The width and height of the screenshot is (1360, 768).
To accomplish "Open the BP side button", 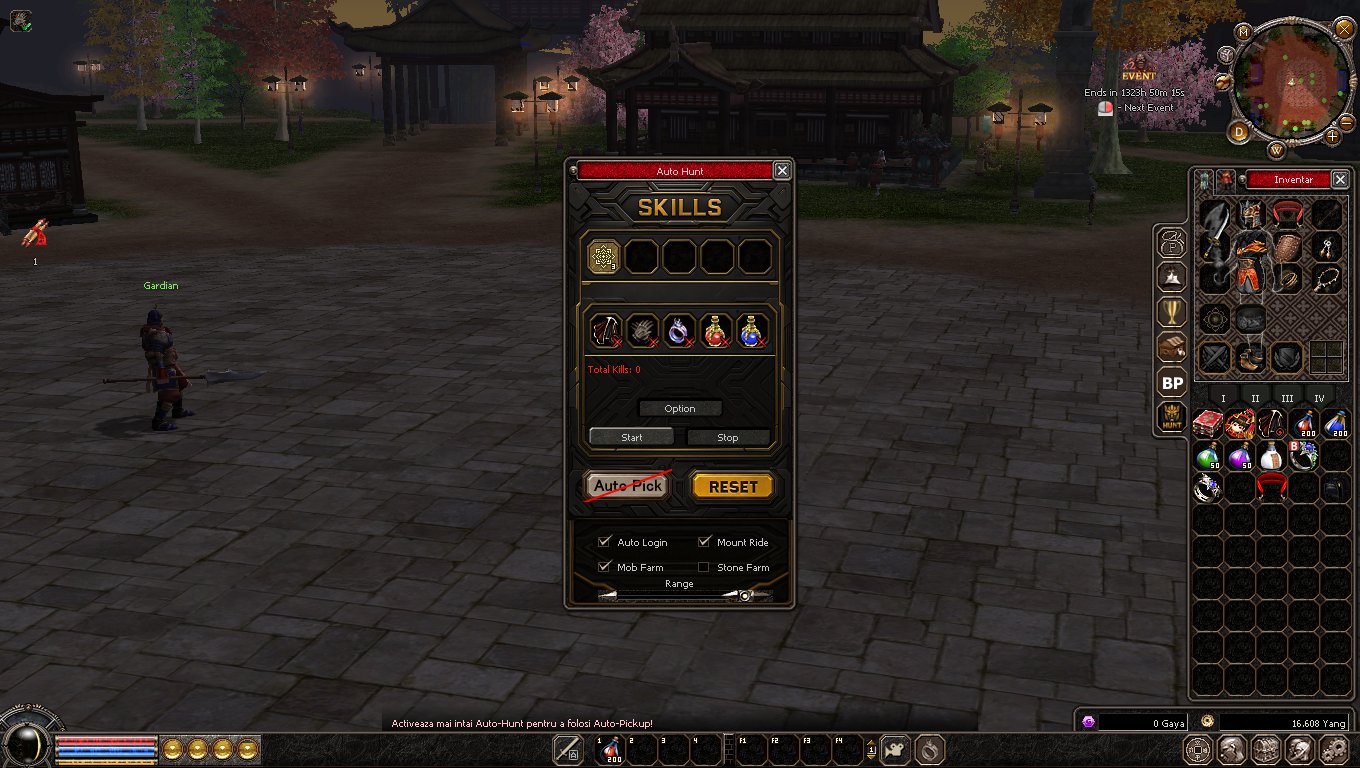I will point(1172,383).
